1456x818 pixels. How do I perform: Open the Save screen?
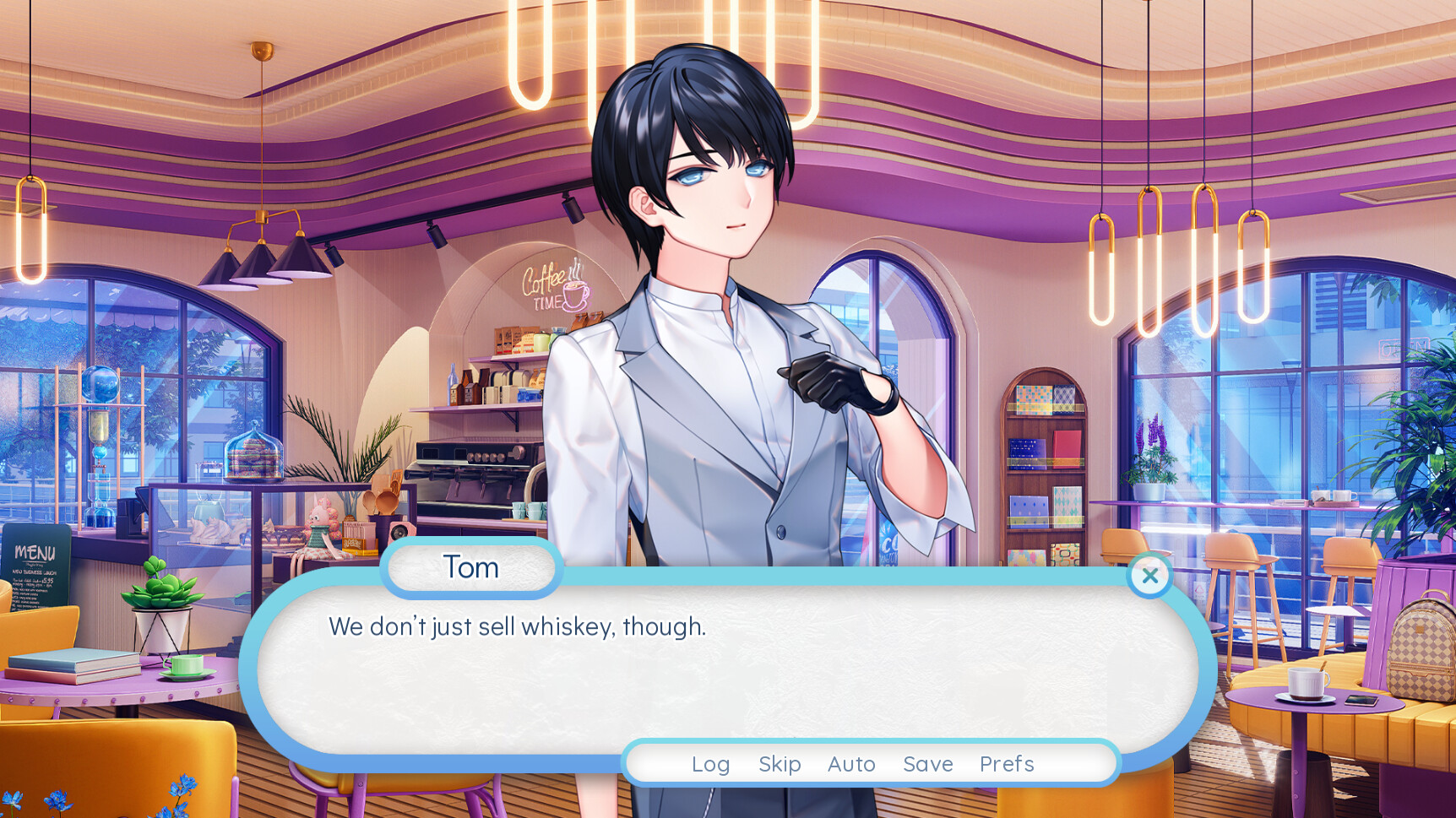[x=927, y=764]
